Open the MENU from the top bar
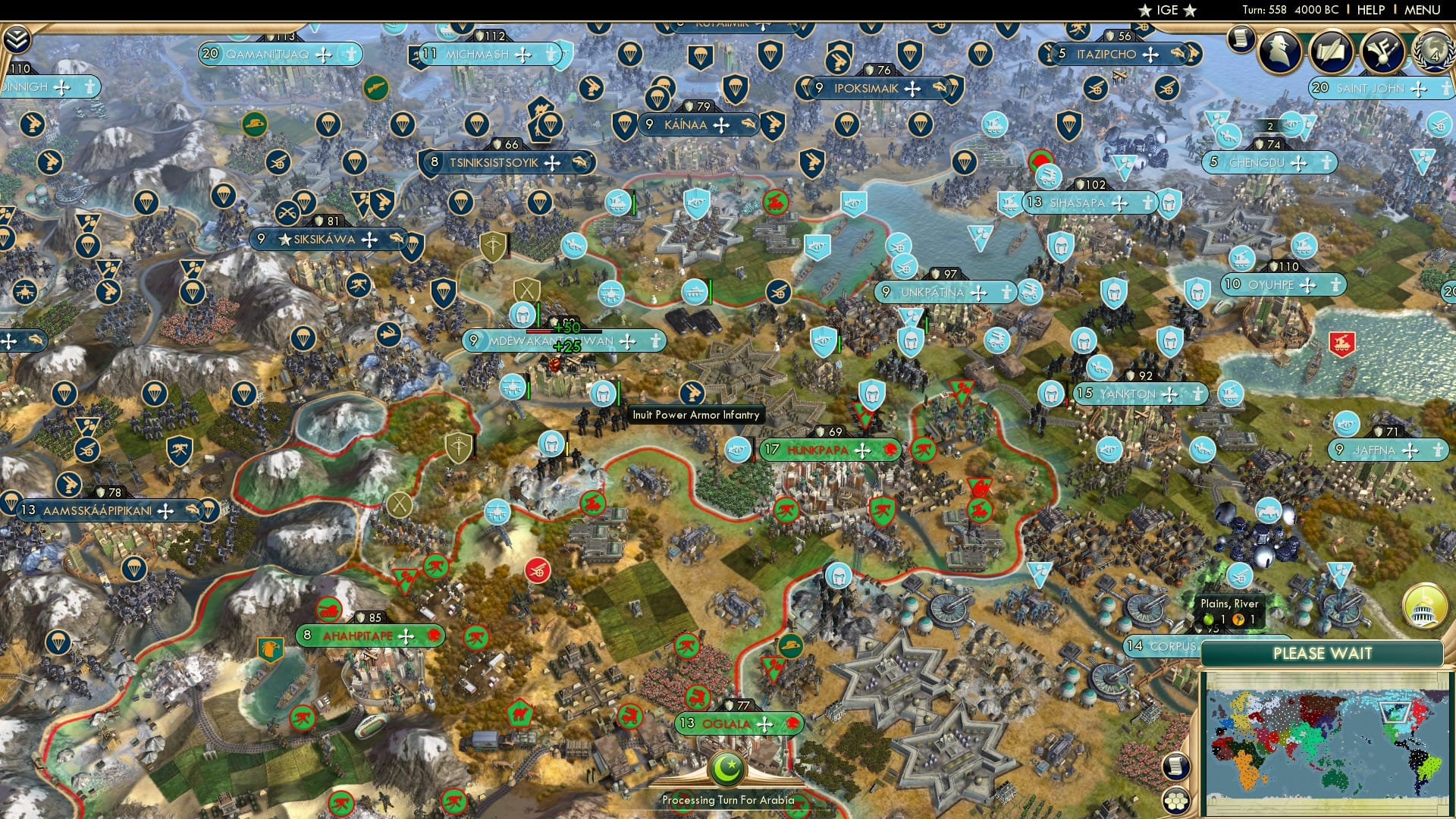The image size is (1456, 819). pos(1423,10)
